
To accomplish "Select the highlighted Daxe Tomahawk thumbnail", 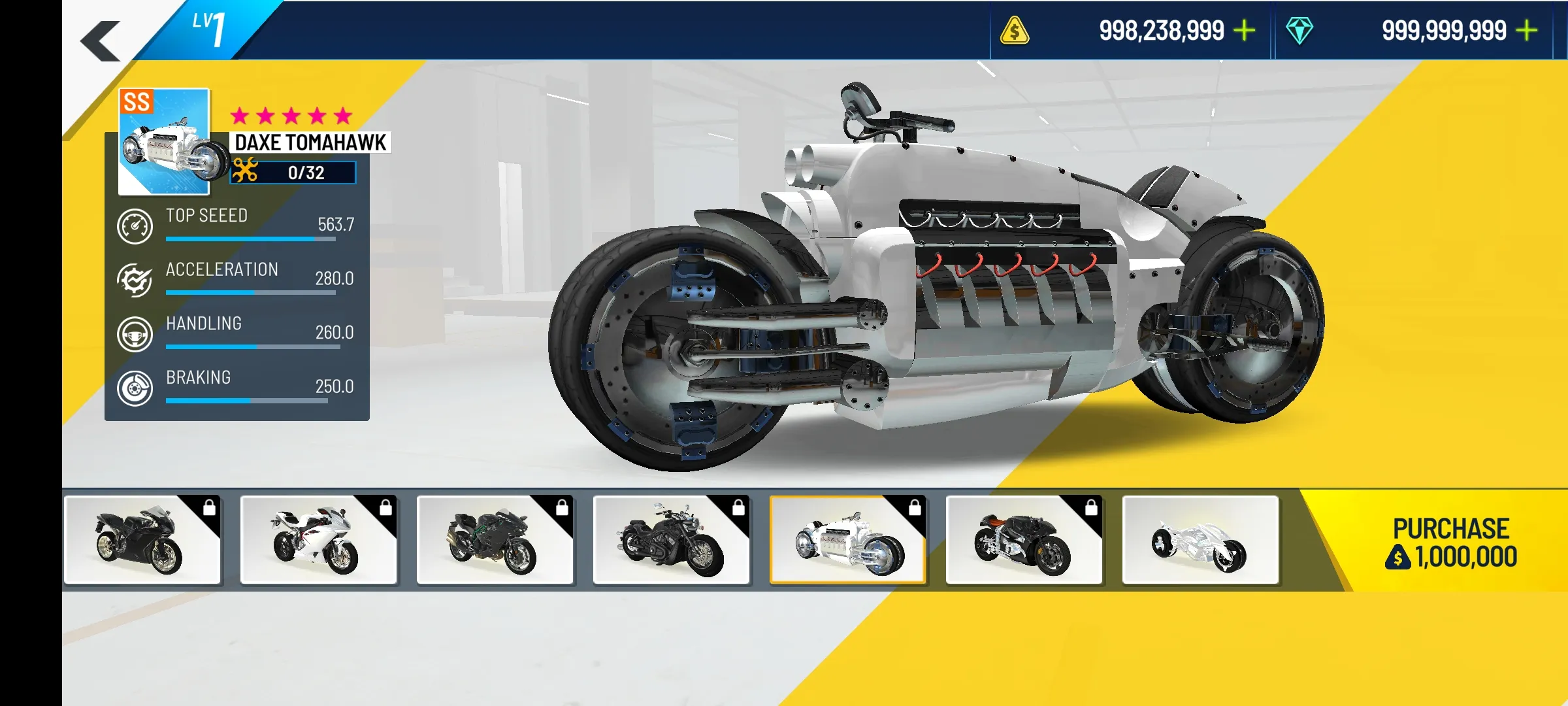I will coord(848,540).
